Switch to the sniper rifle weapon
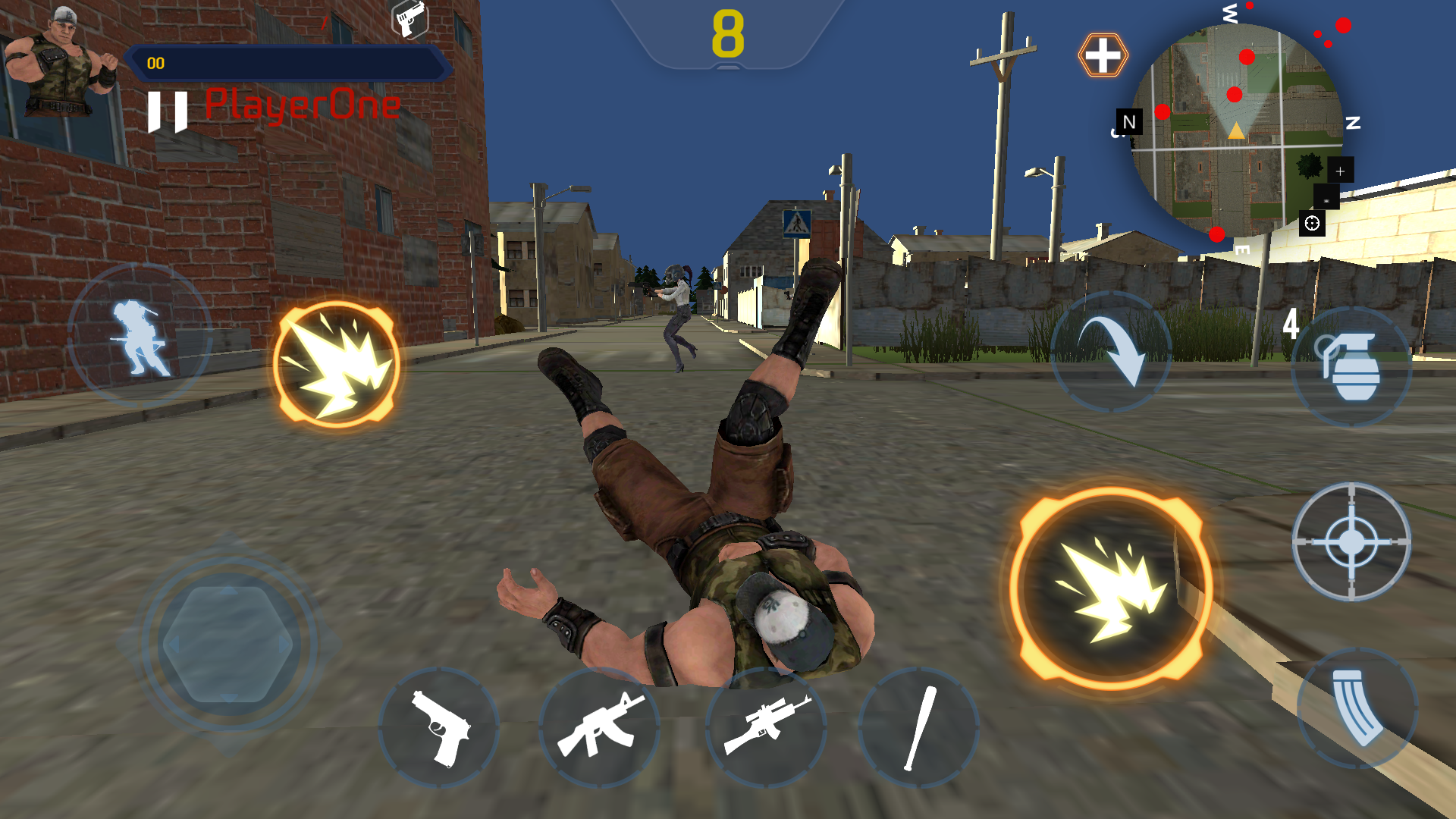Image resolution: width=1456 pixels, height=819 pixels. (766, 728)
